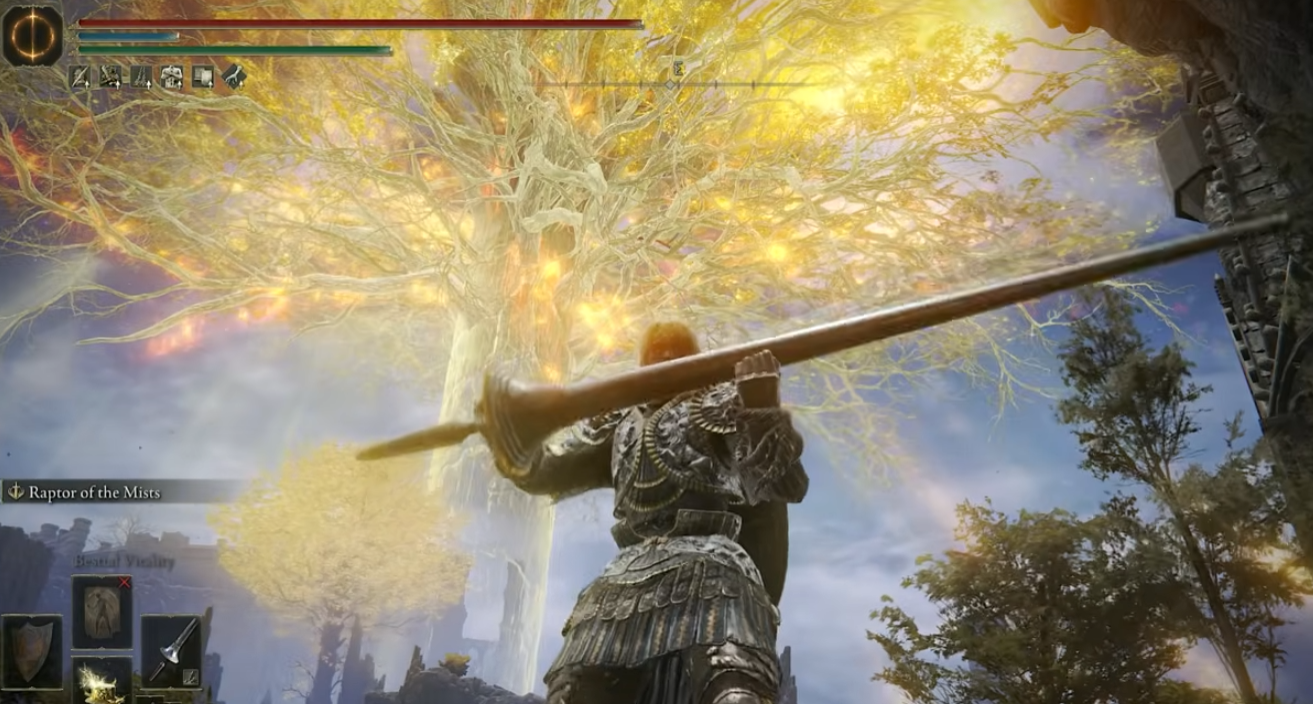Select the right-hand greatsword weapon slot
The height and width of the screenshot is (704, 1313).
pyautogui.click(x=171, y=651)
